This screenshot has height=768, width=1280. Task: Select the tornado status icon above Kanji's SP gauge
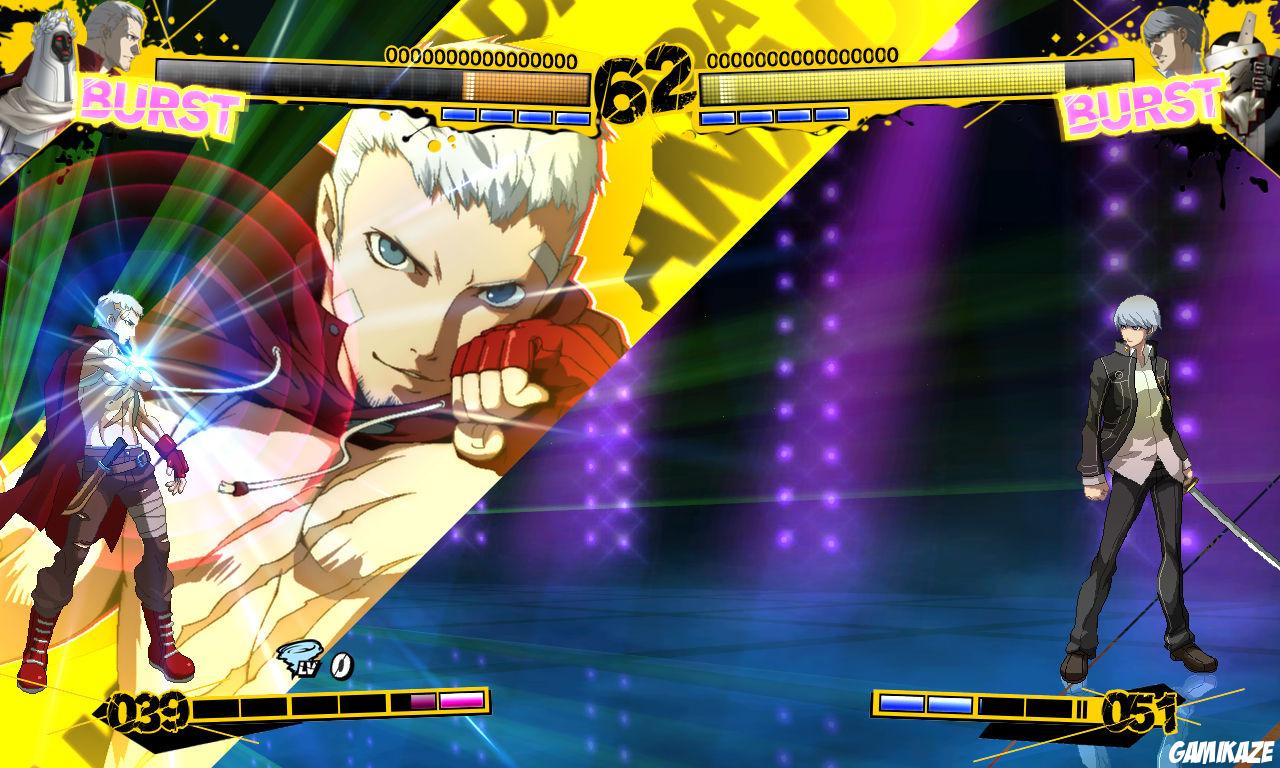[x=299, y=657]
